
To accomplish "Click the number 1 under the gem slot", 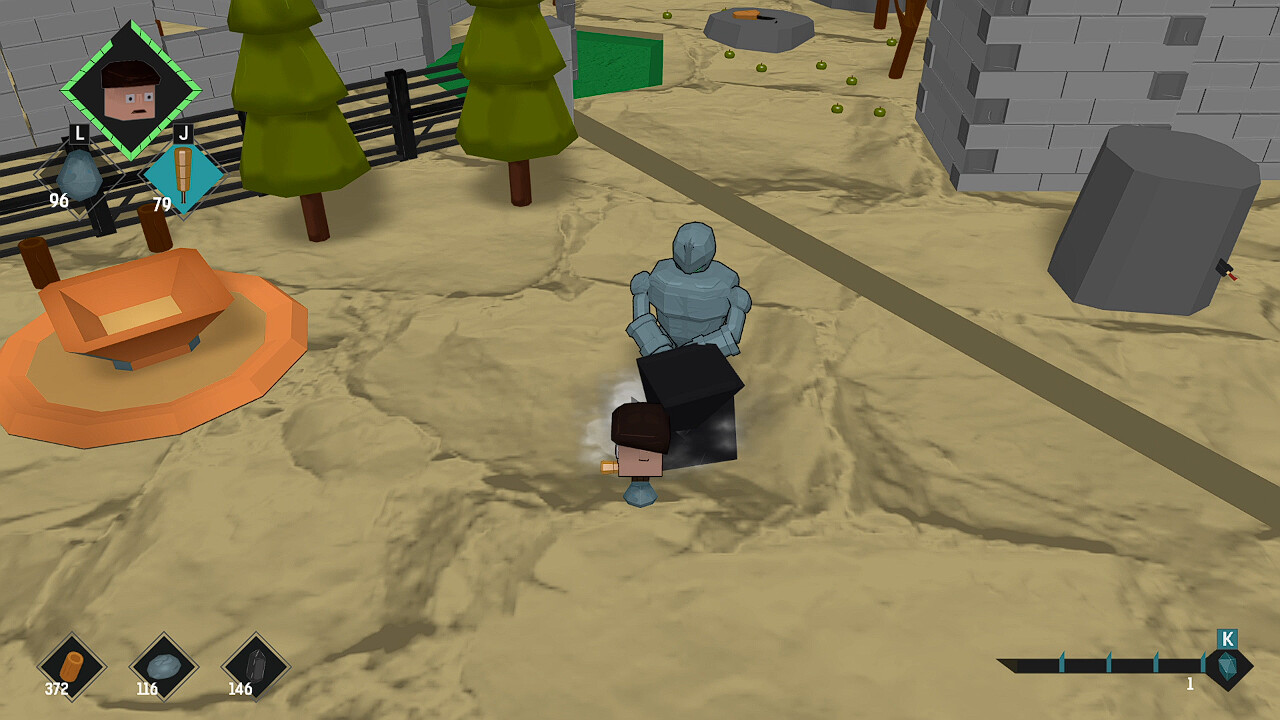I will point(1190,684).
